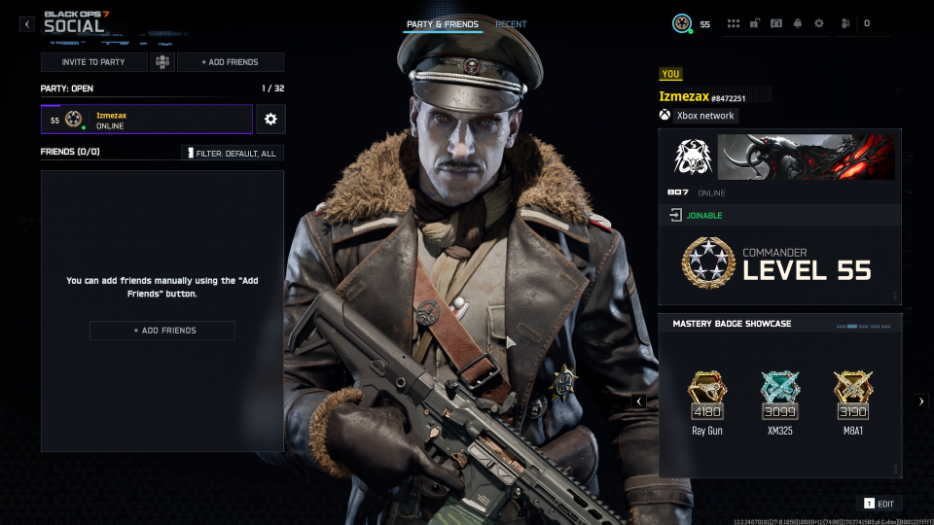Select the Party & Friends tab

click(x=442, y=24)
